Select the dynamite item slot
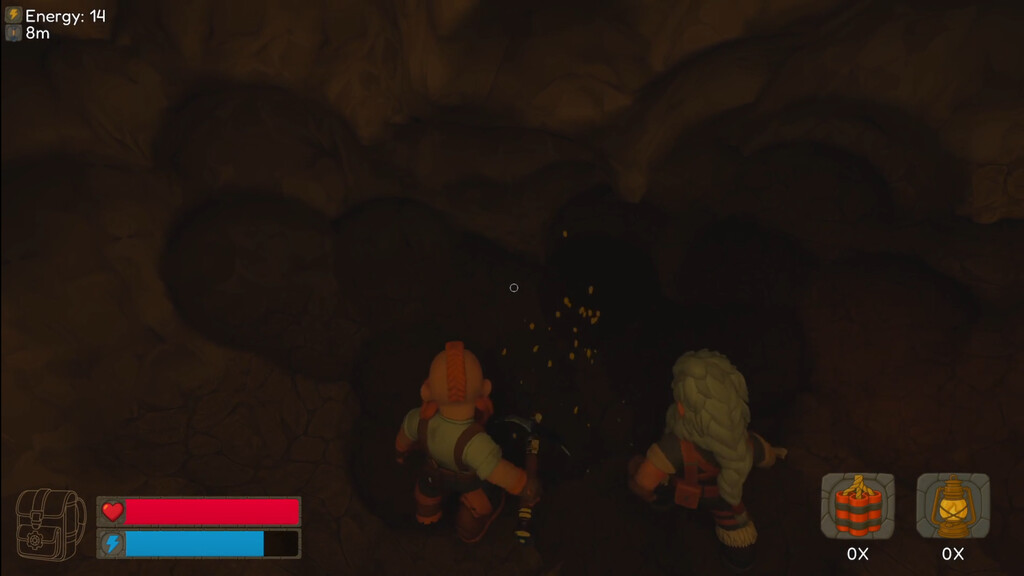 coord(857,506)
